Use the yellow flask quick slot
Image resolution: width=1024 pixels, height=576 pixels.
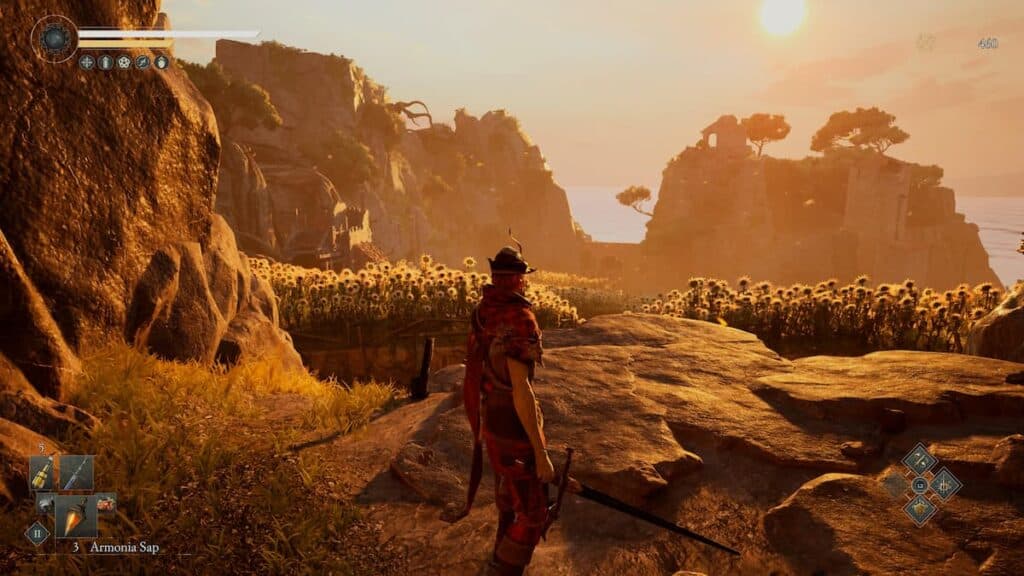42,473
